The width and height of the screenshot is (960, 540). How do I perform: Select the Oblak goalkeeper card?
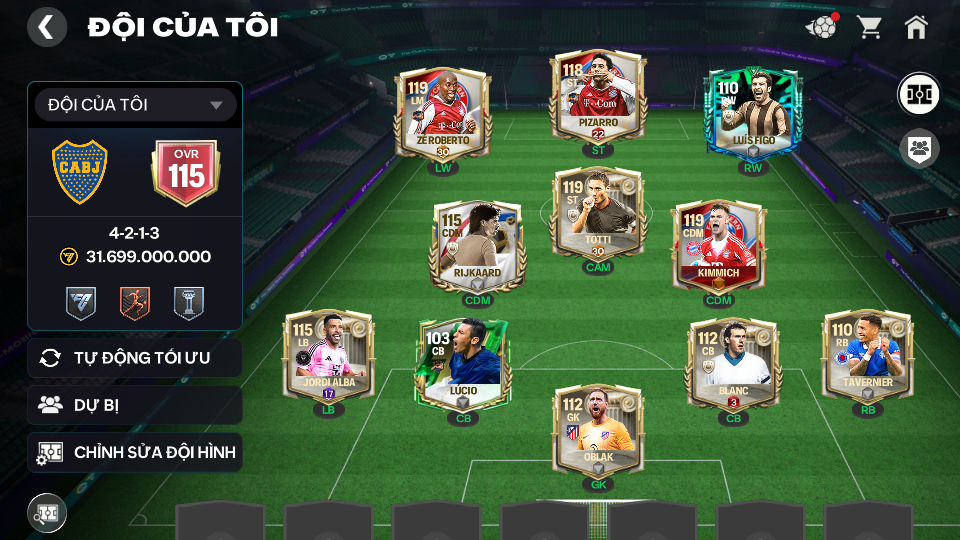point(598,432)
